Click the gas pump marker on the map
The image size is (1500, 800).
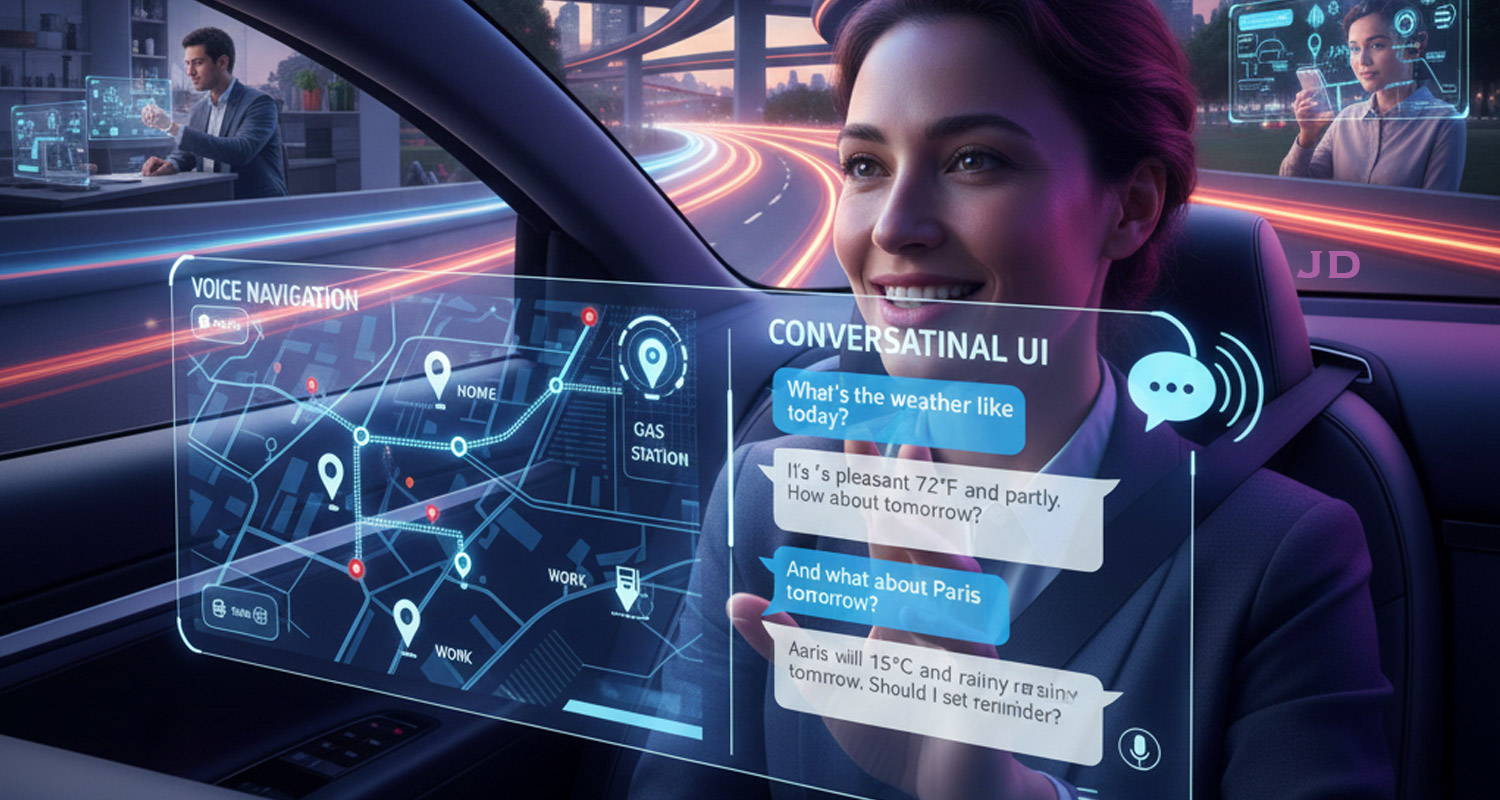coord(627,587)
